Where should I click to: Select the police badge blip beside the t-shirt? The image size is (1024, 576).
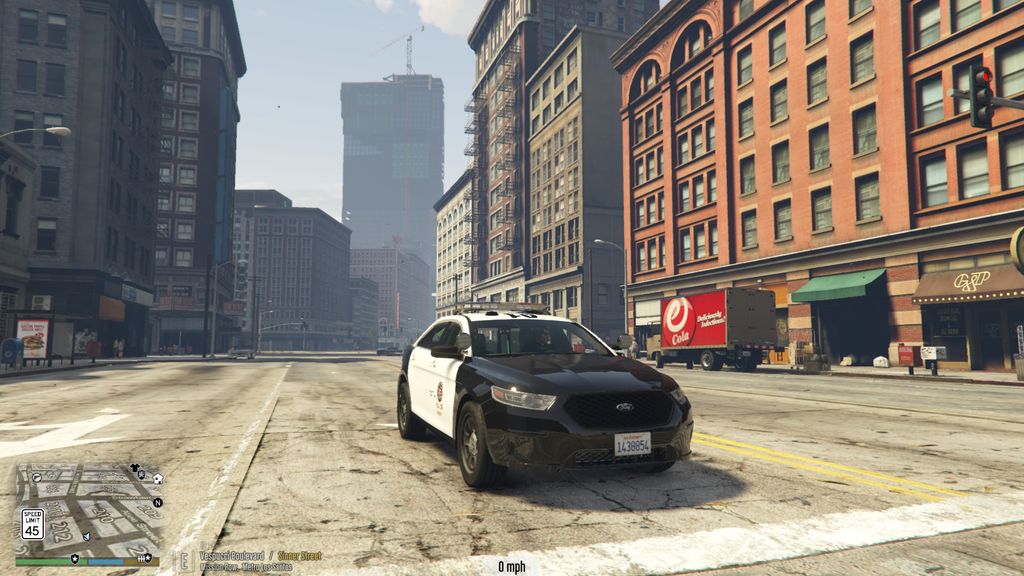(x=142, y=475)
